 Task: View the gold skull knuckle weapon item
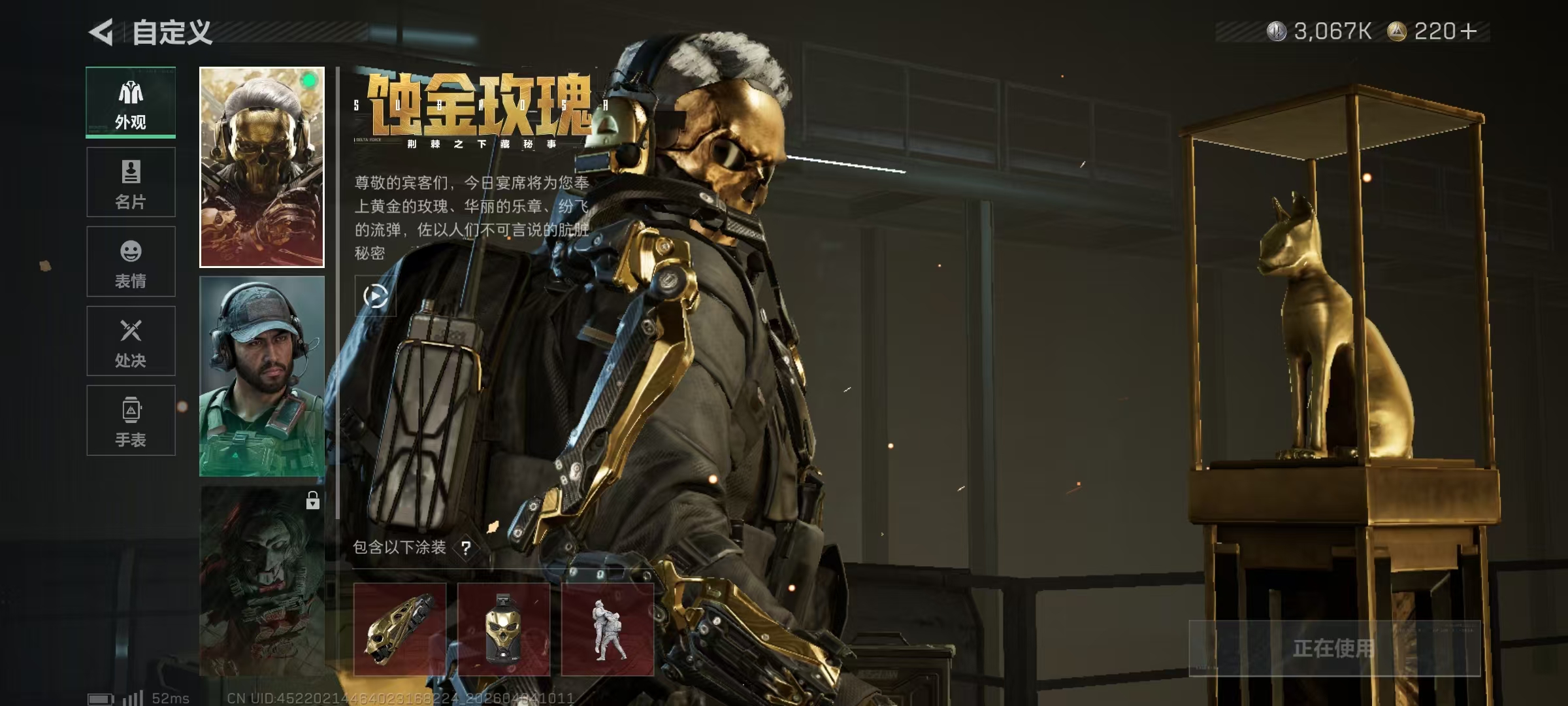[x=400, y=629]
